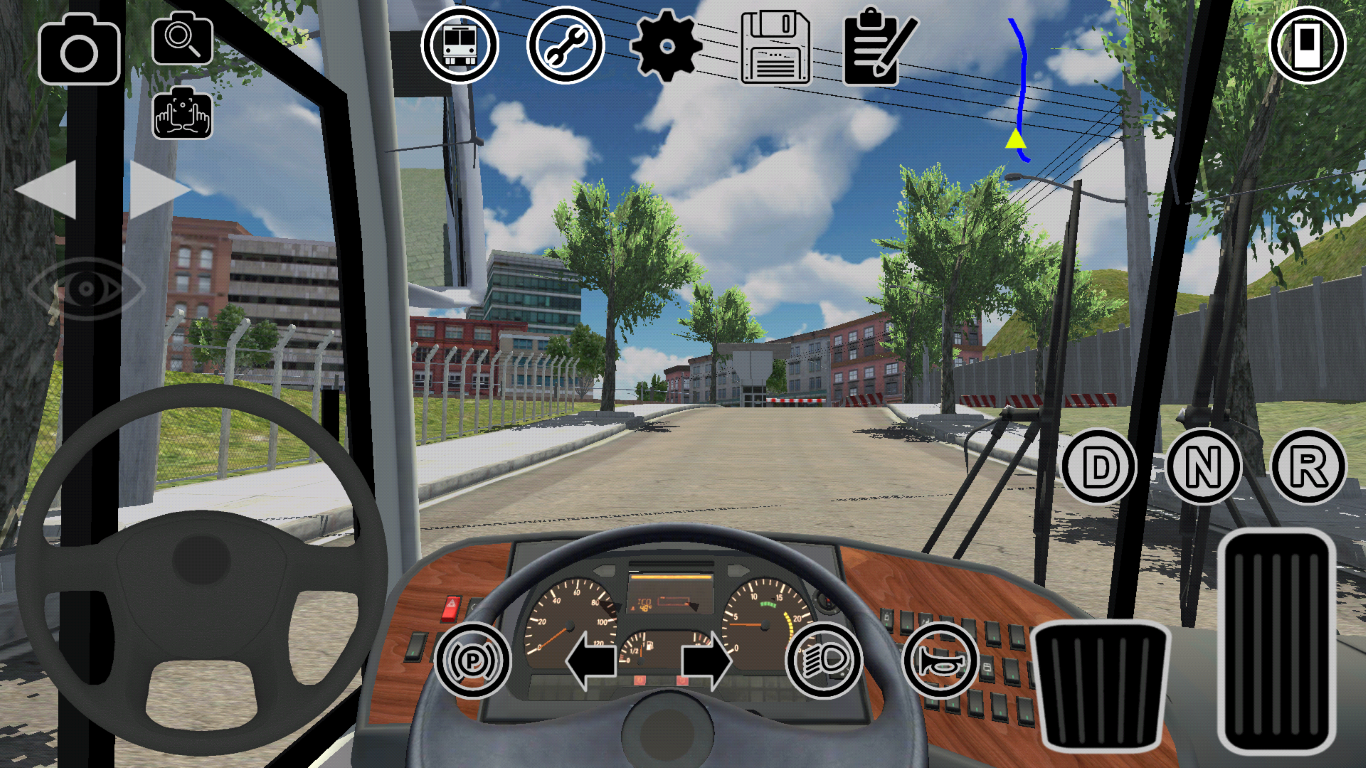Open the phone battery status icon
Screen dimensions: 1366x768
1305,45
